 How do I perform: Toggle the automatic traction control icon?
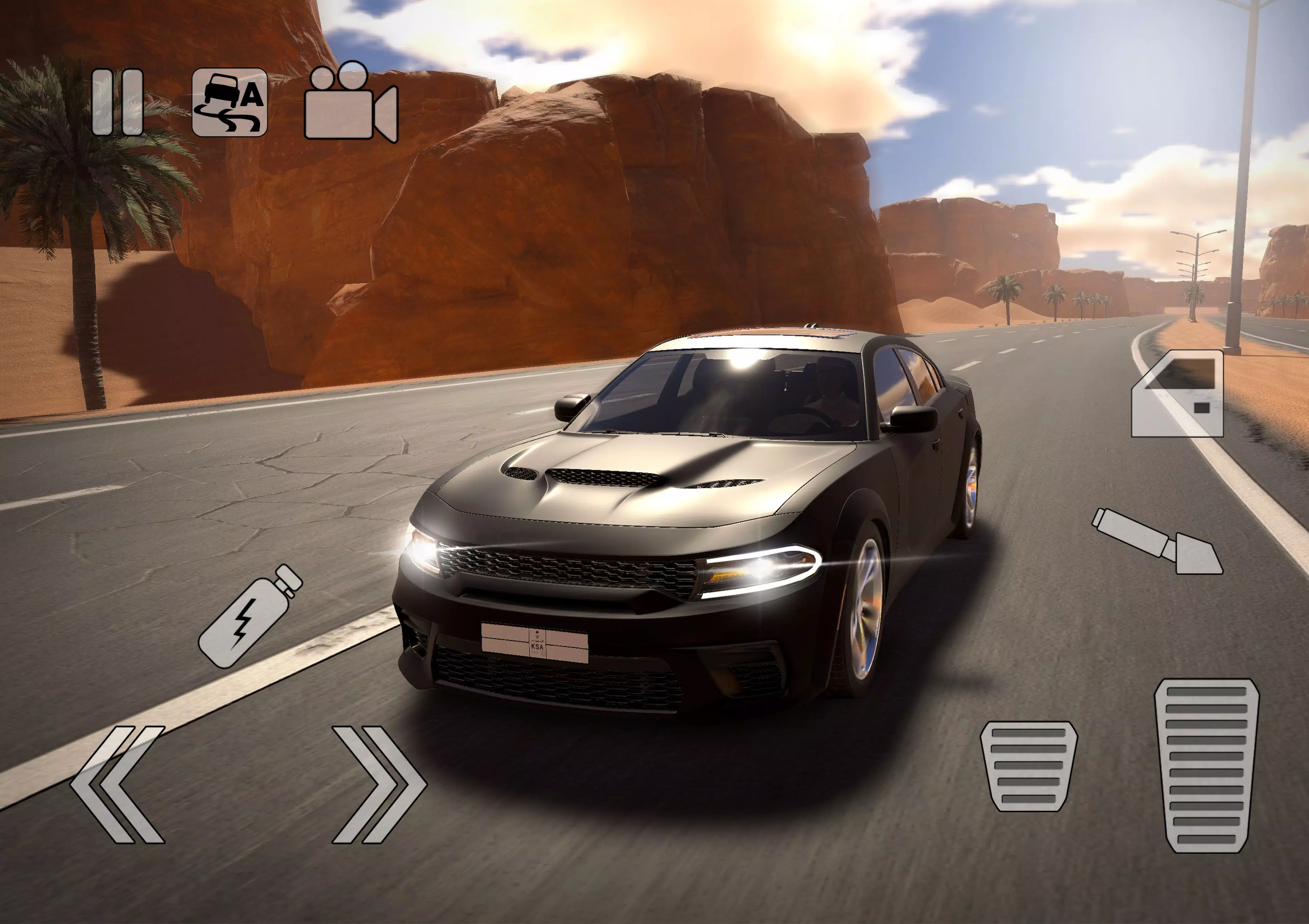click(x=230, y=103)
